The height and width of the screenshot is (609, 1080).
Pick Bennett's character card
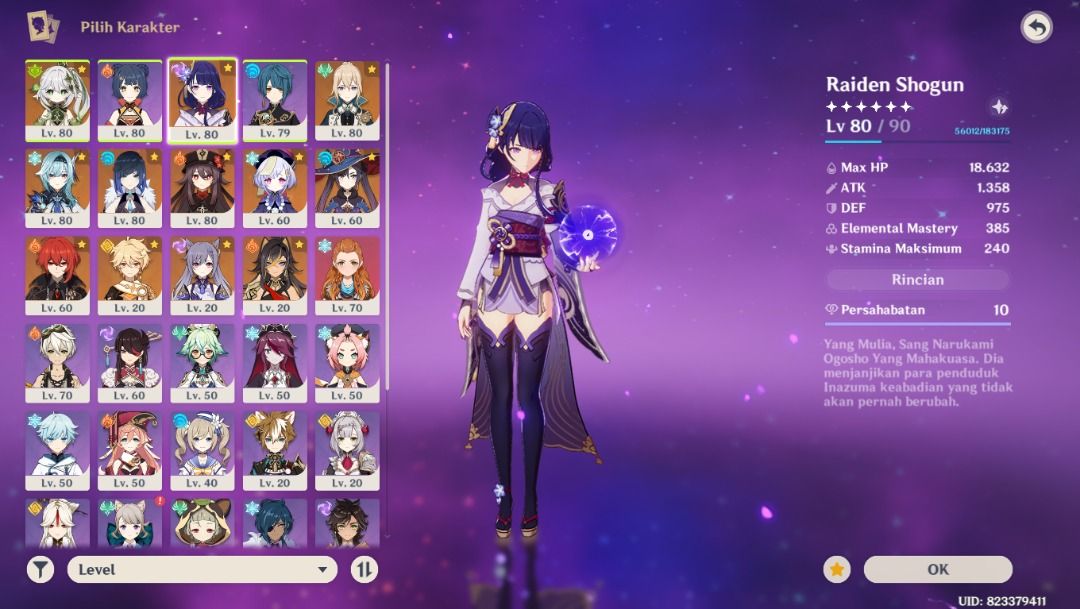(x=57, y=362)
